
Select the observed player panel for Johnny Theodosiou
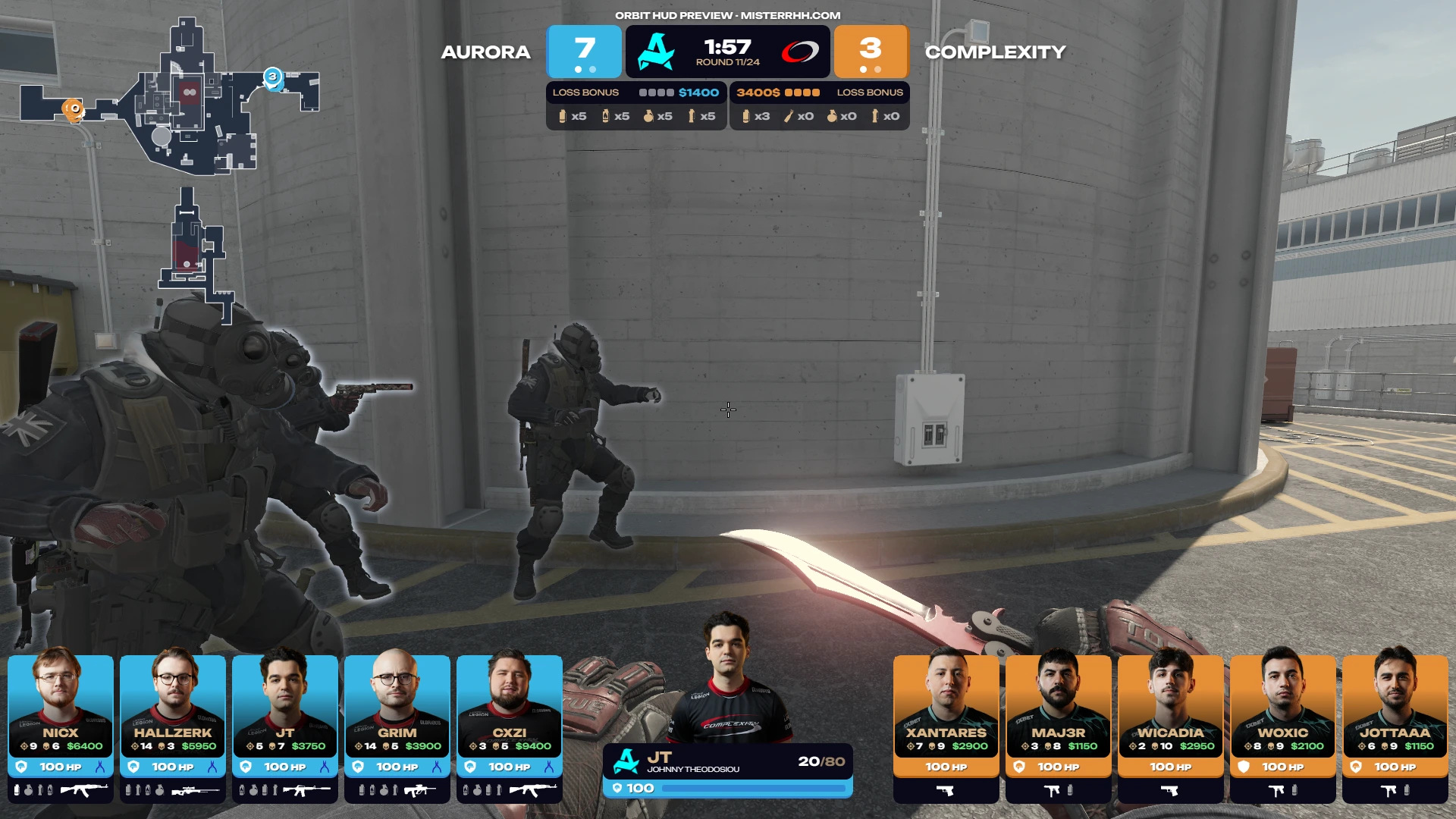click(x=728, y=770)
